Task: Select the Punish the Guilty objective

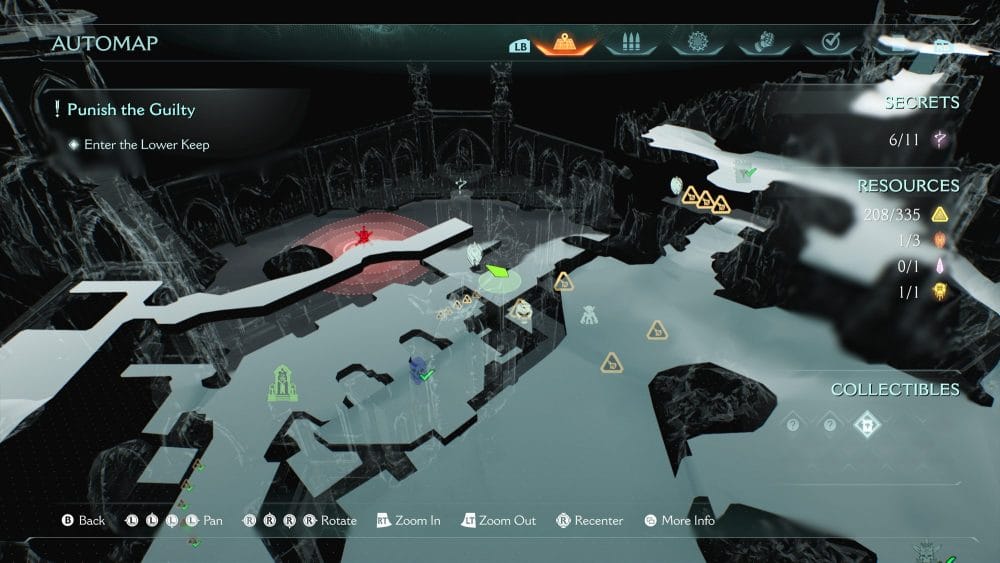Action: pos(131,109)
